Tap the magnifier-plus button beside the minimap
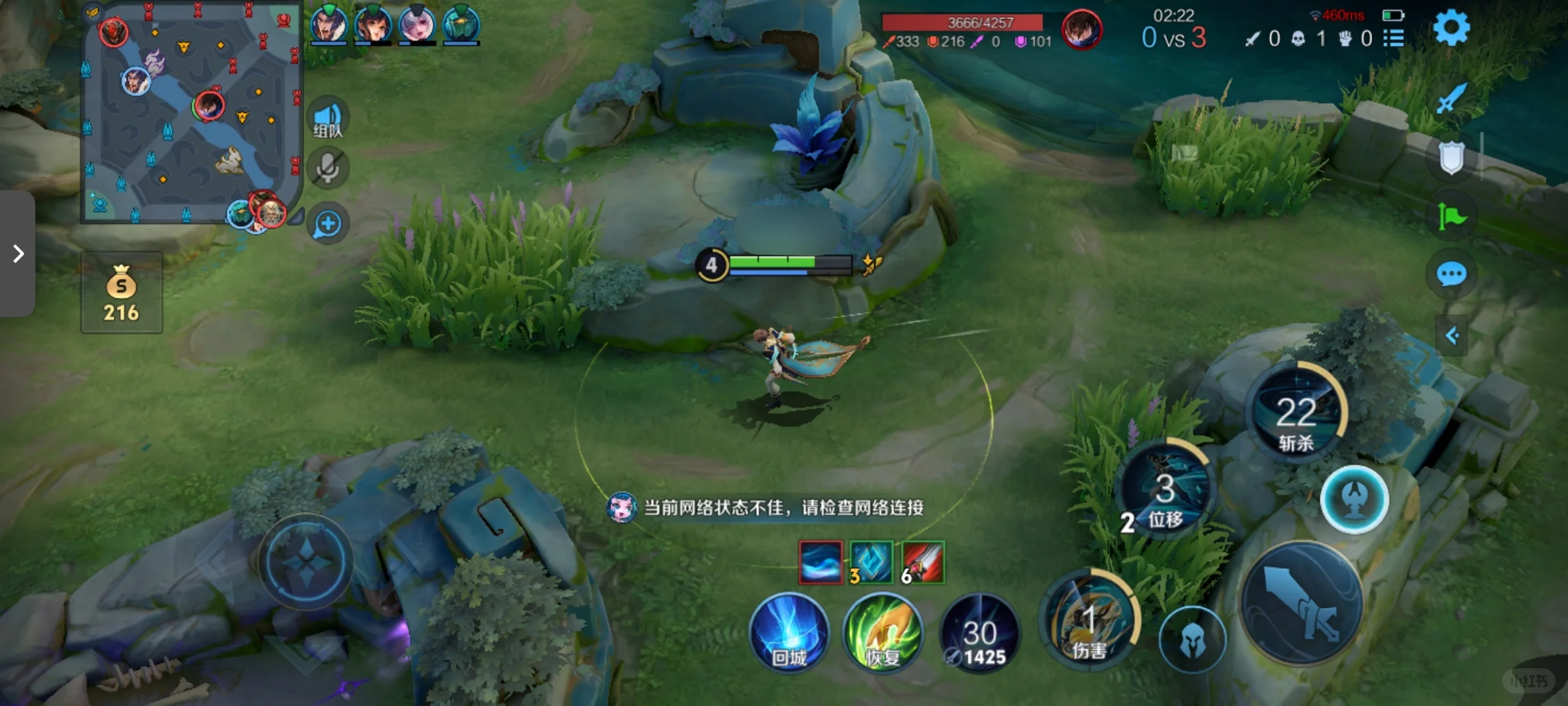Viewport: 1568px width, 706px height. [x=327, y=224]
